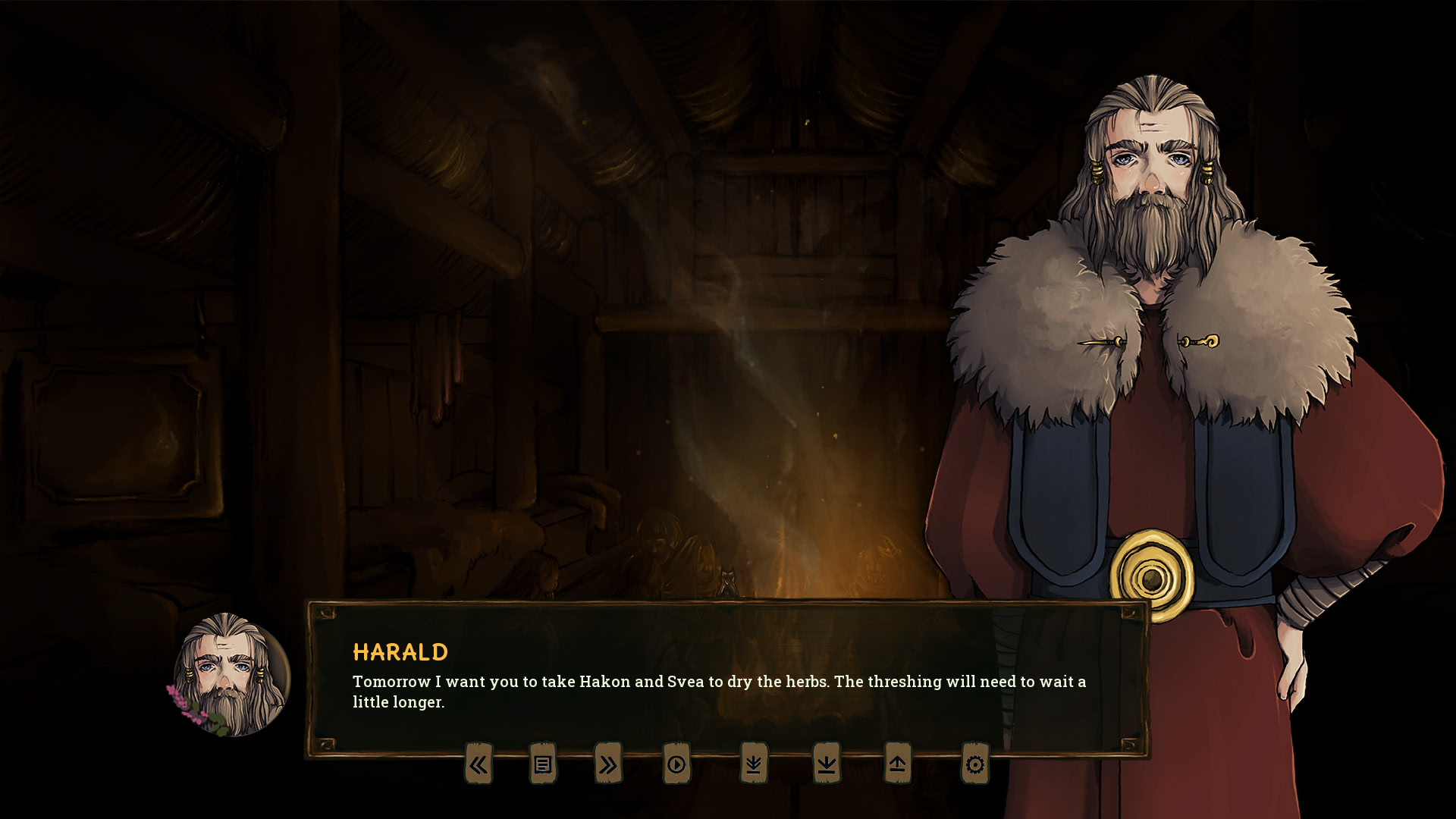Click the single-down-arrow save button

pos(827,764)
